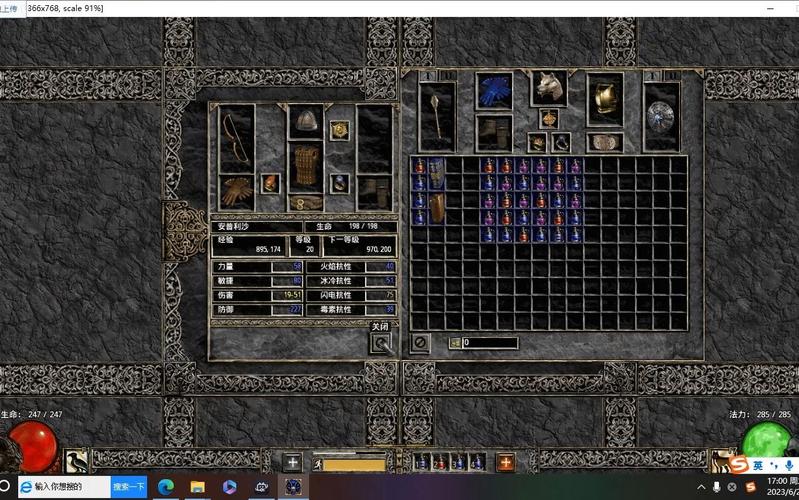Select the mercenary's boots slot
799x500 pixels.
coord(375,191)
